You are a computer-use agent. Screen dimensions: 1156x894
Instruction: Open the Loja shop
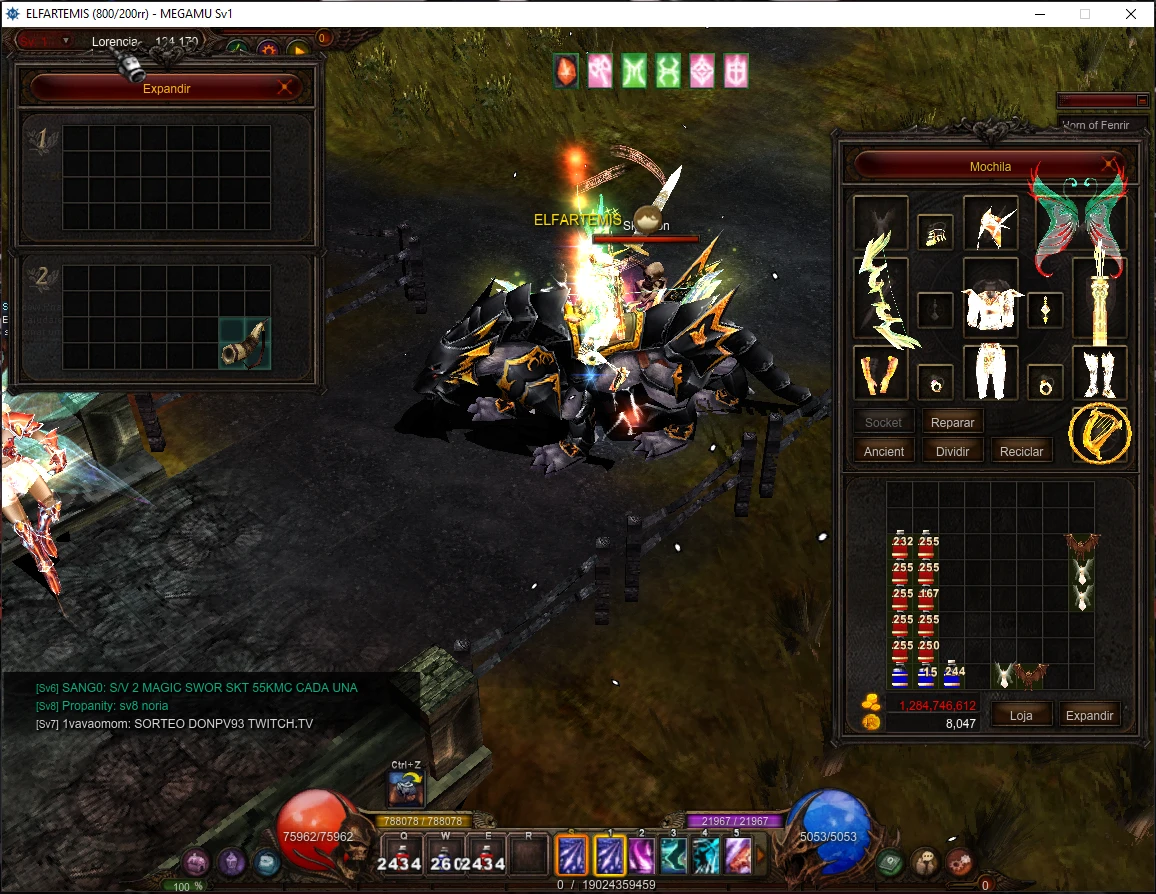(x=1020, y=715)
